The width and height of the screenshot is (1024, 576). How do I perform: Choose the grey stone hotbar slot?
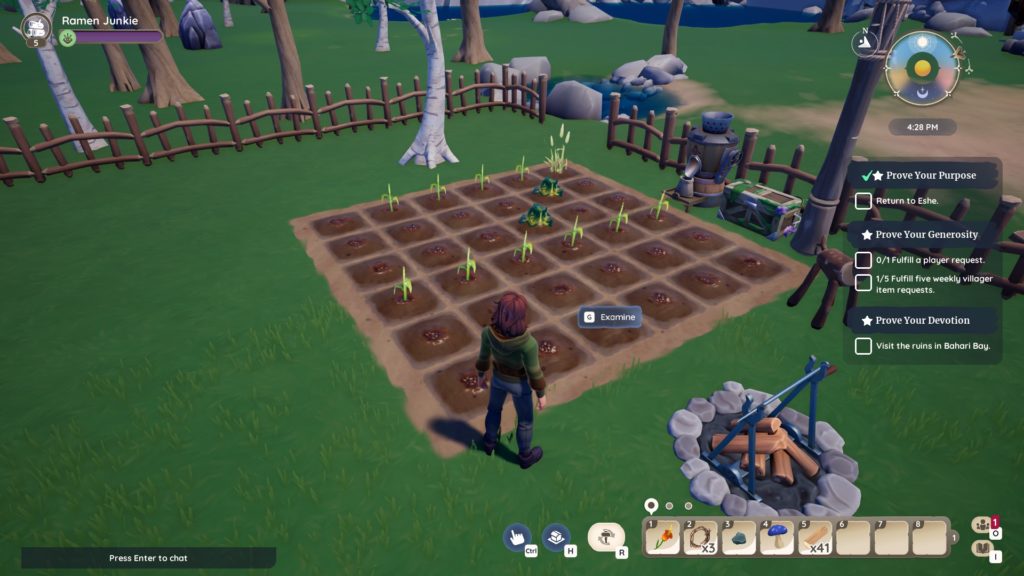click(737, 538)
